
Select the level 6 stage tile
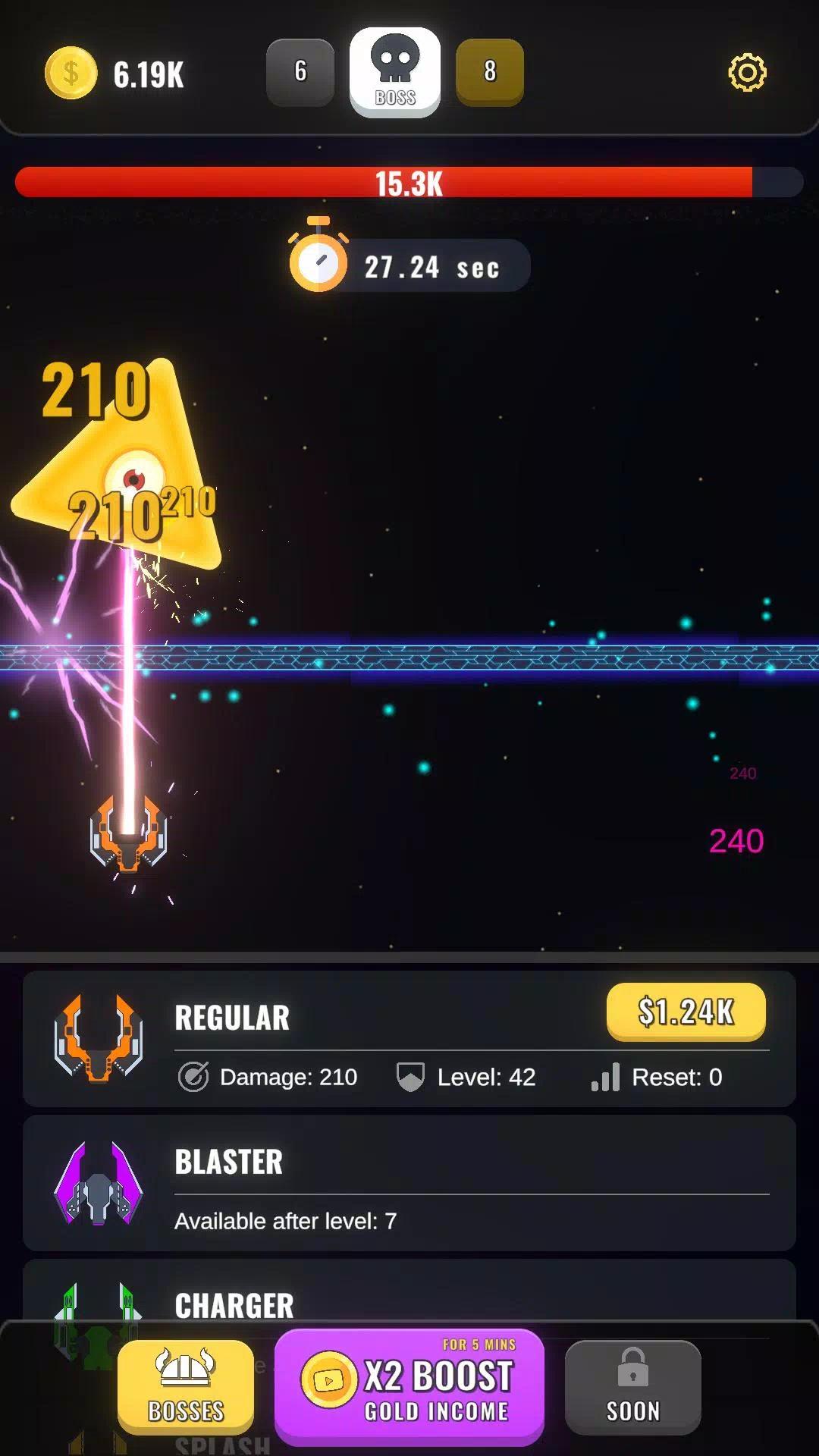pos(300,72)
